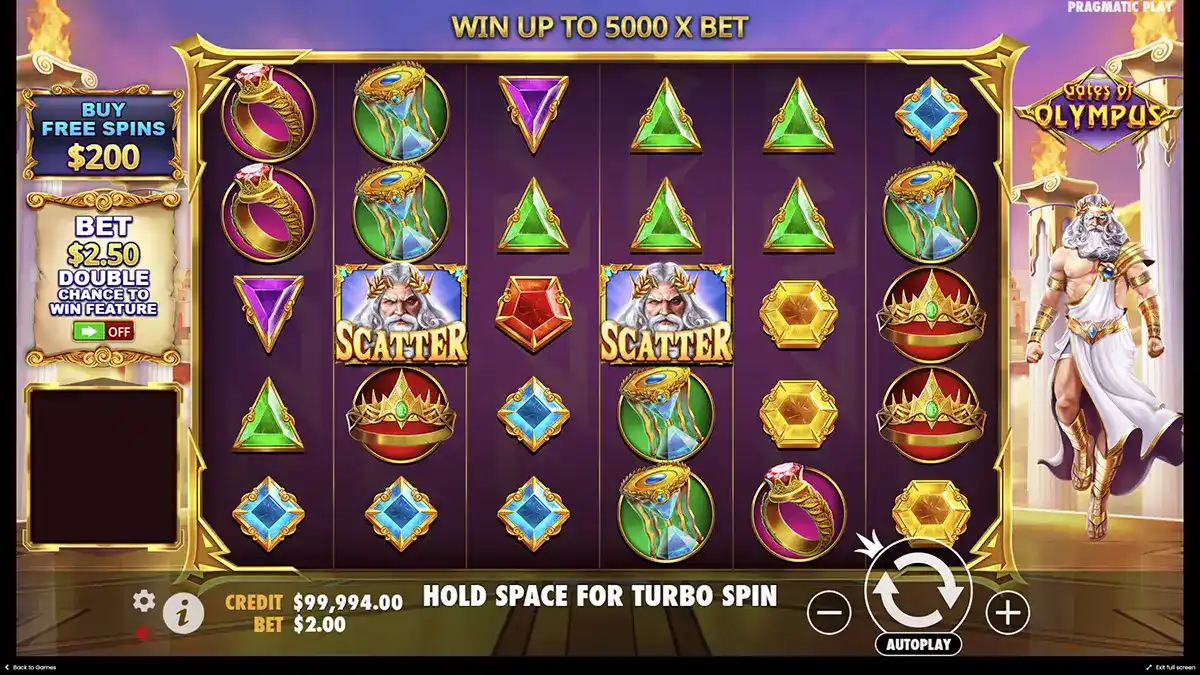Open the Autoplay options

coord(917,644)
